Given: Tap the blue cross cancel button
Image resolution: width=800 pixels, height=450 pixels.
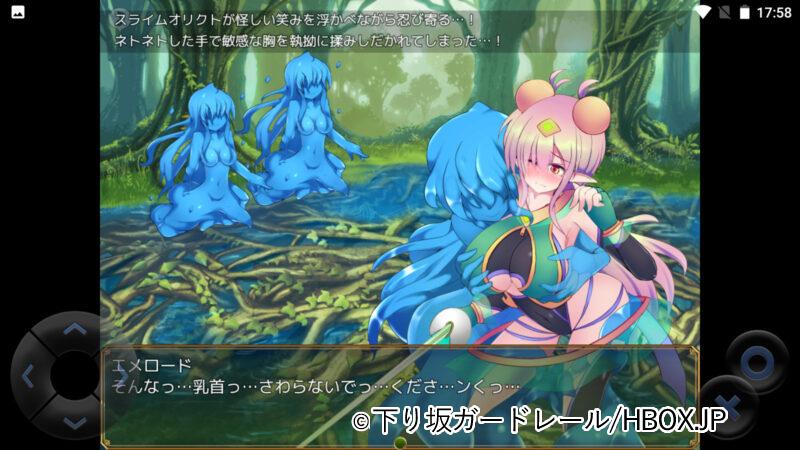Looking at the screenshot, I should (729, 410).
